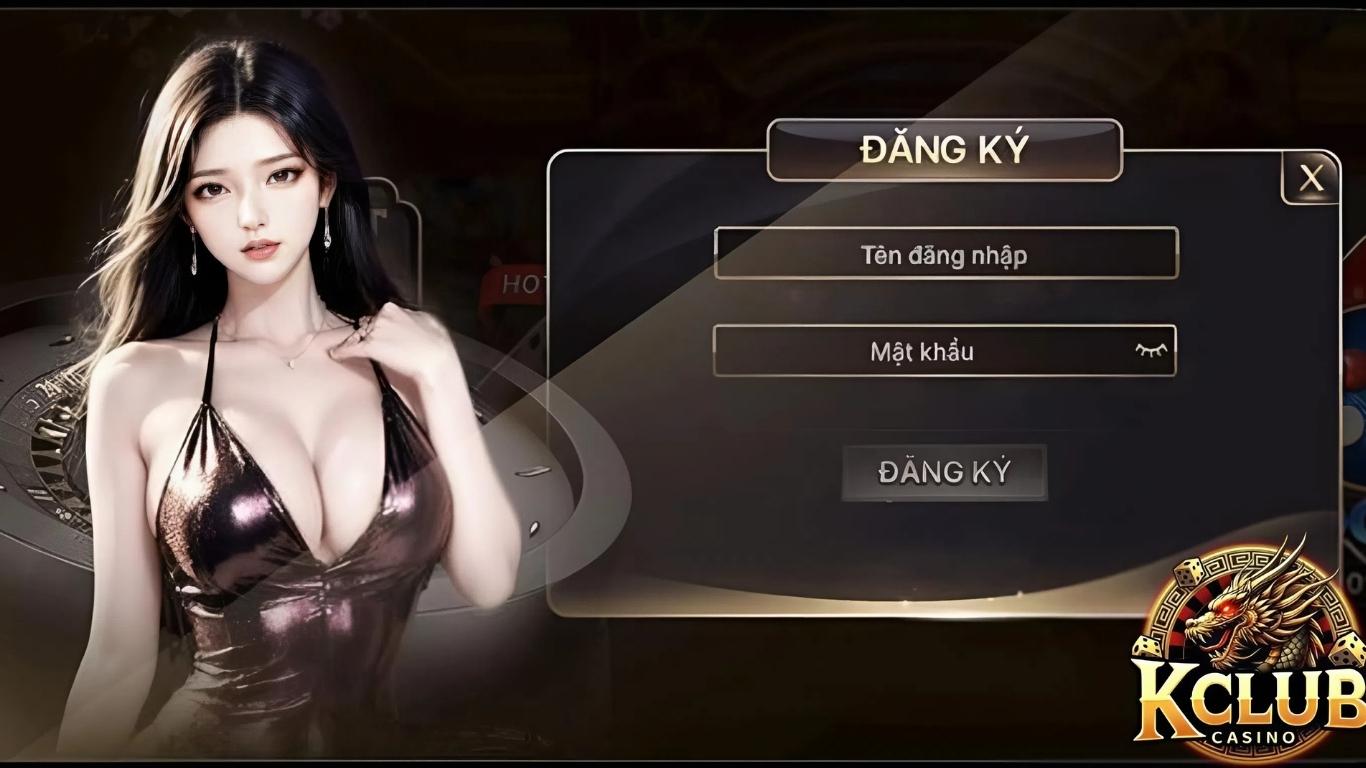The image size is (1366, 768).
Task: Focus the Tên đăng nhập username field
Action: 944,254
